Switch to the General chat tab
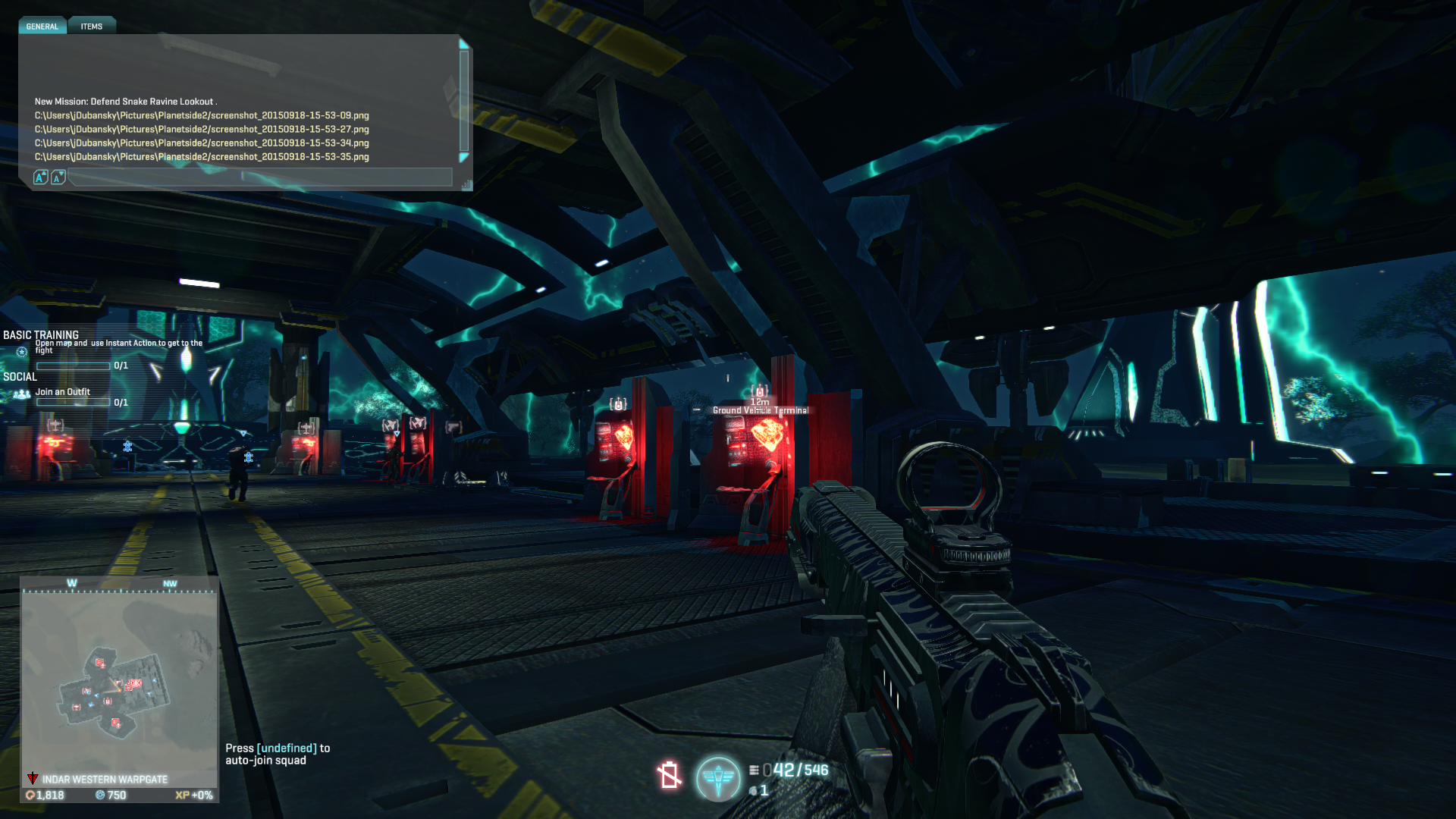This screenshot has width=1456, height=819. tap(42, 27)
